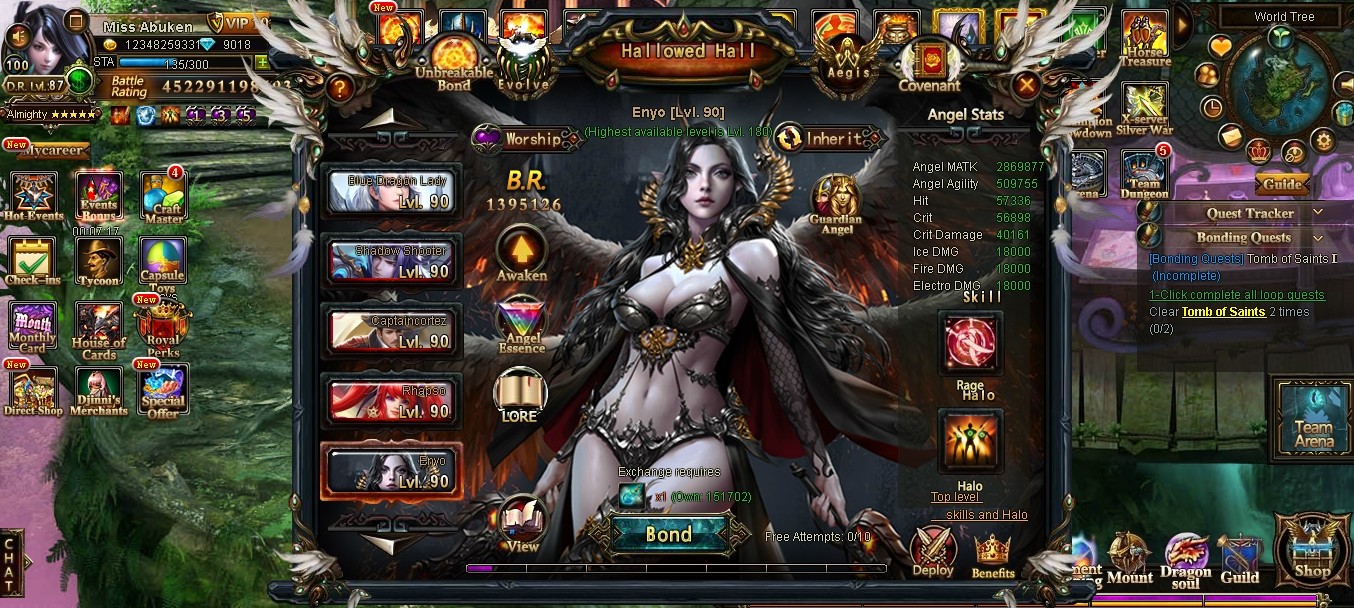Deploy the selected angel
Image resolution: width=1354 pixels, height=608 pixels.
click(x=932, y=551)
